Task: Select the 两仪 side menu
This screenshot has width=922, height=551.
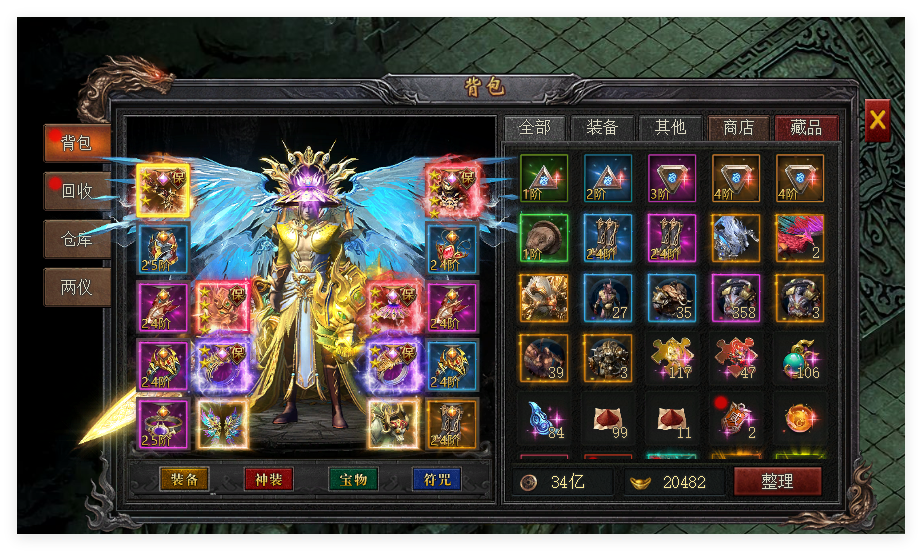Action: pyautogui.click(x=77, y=287)
